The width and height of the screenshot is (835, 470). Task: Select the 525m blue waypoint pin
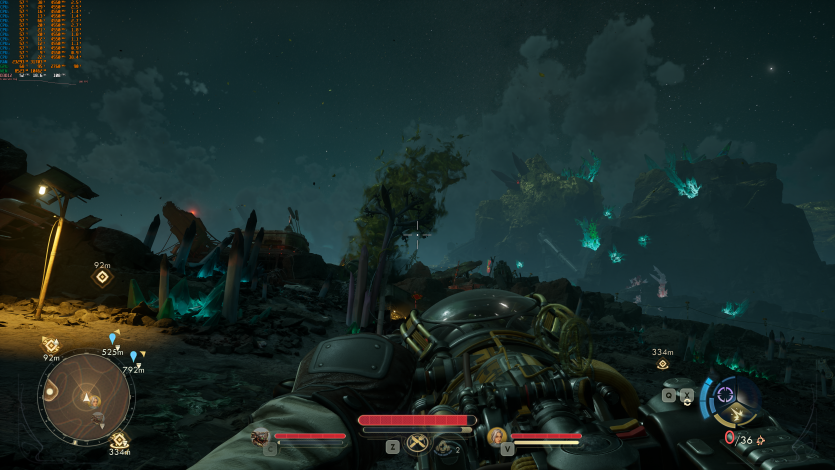(112, 339)
